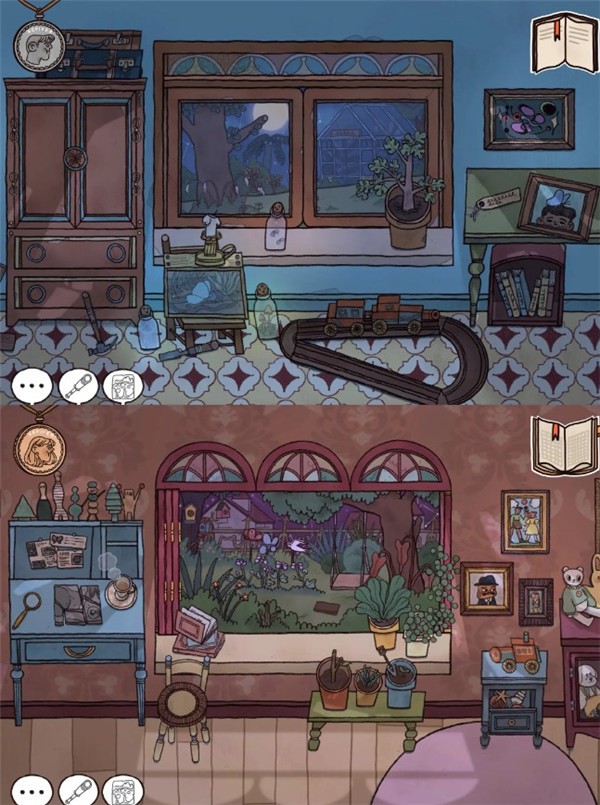Open the photo bubble in the pink room
This screenshot has height=805, width=600.
coord(123,790)
